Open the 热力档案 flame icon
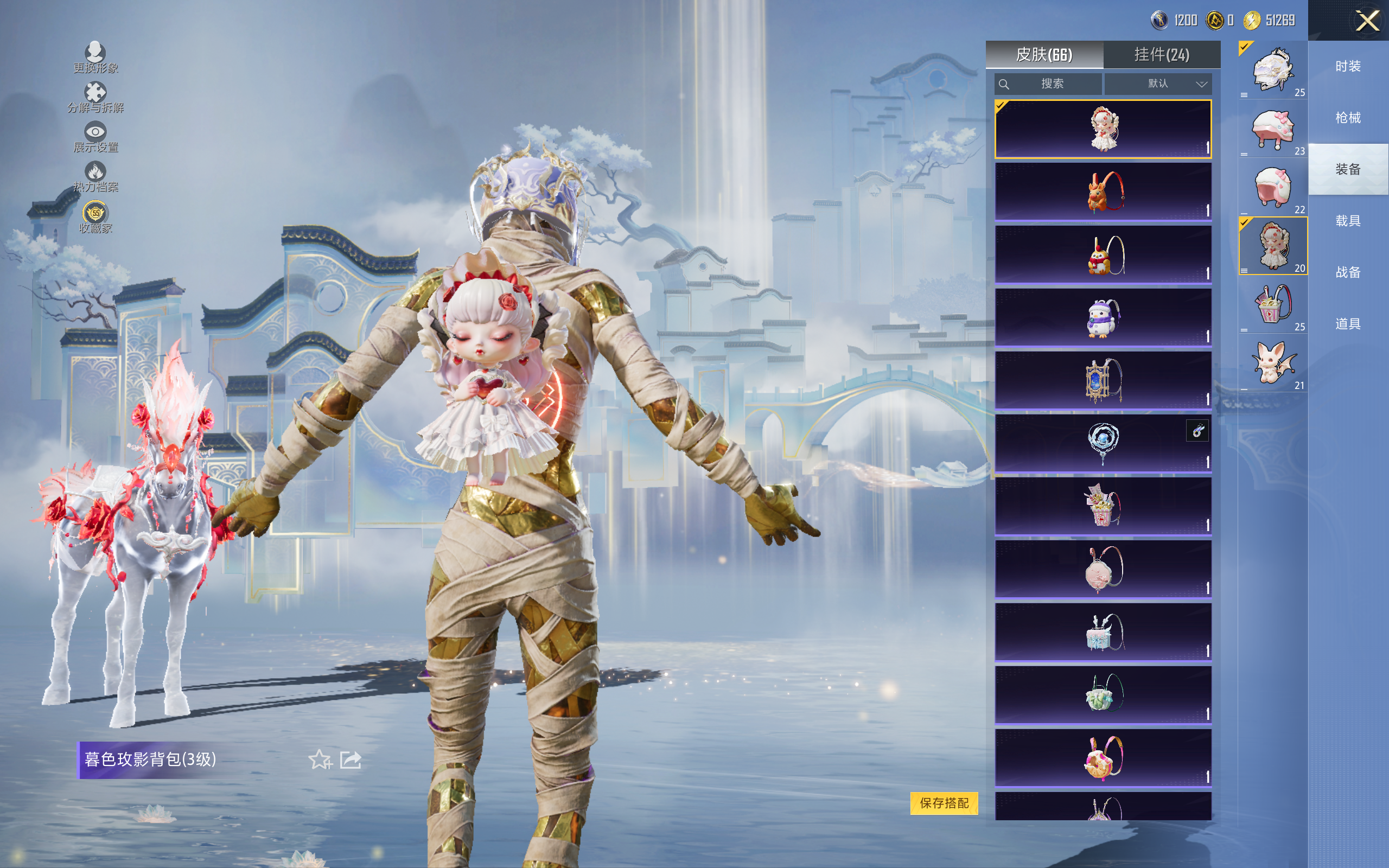1389x868 pixels. [95, 176]
